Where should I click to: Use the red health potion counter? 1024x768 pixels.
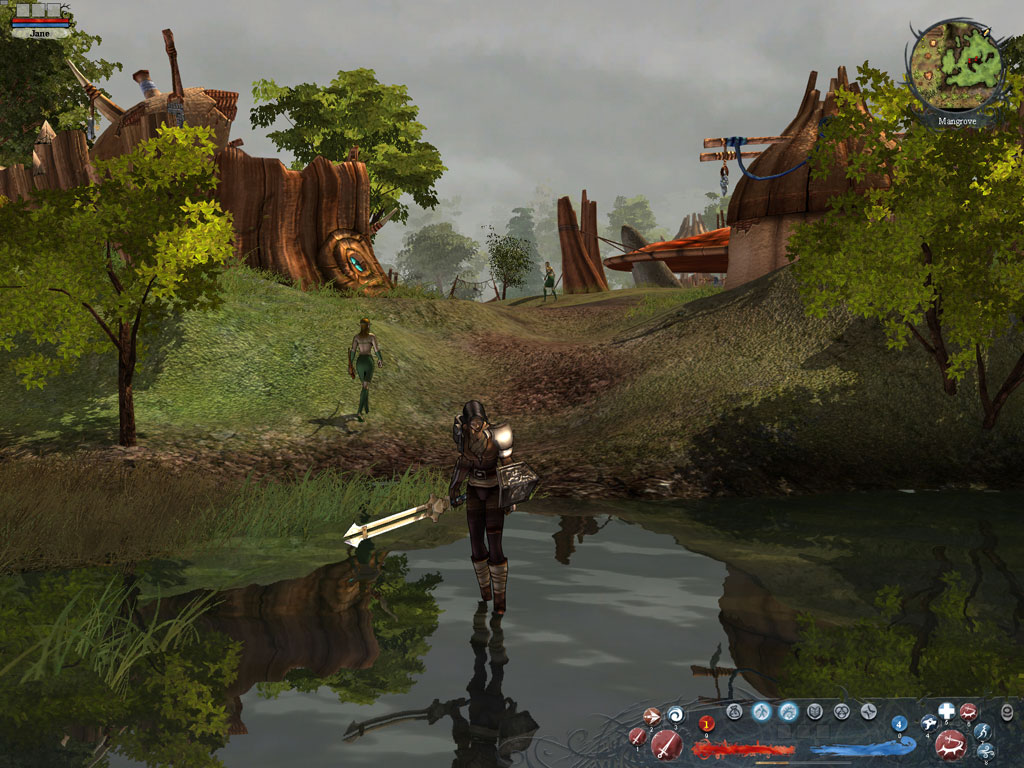click(x=707, y=724)
